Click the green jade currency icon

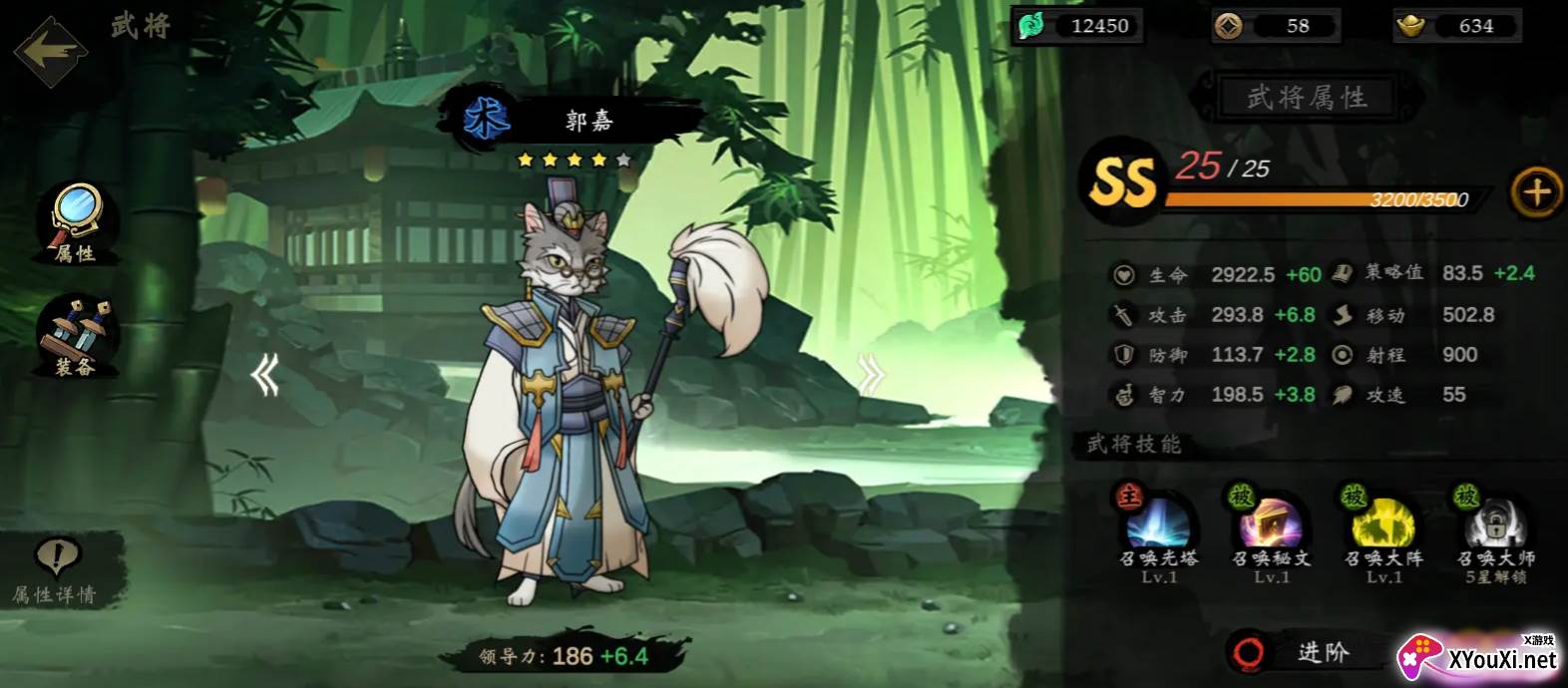1030,26
